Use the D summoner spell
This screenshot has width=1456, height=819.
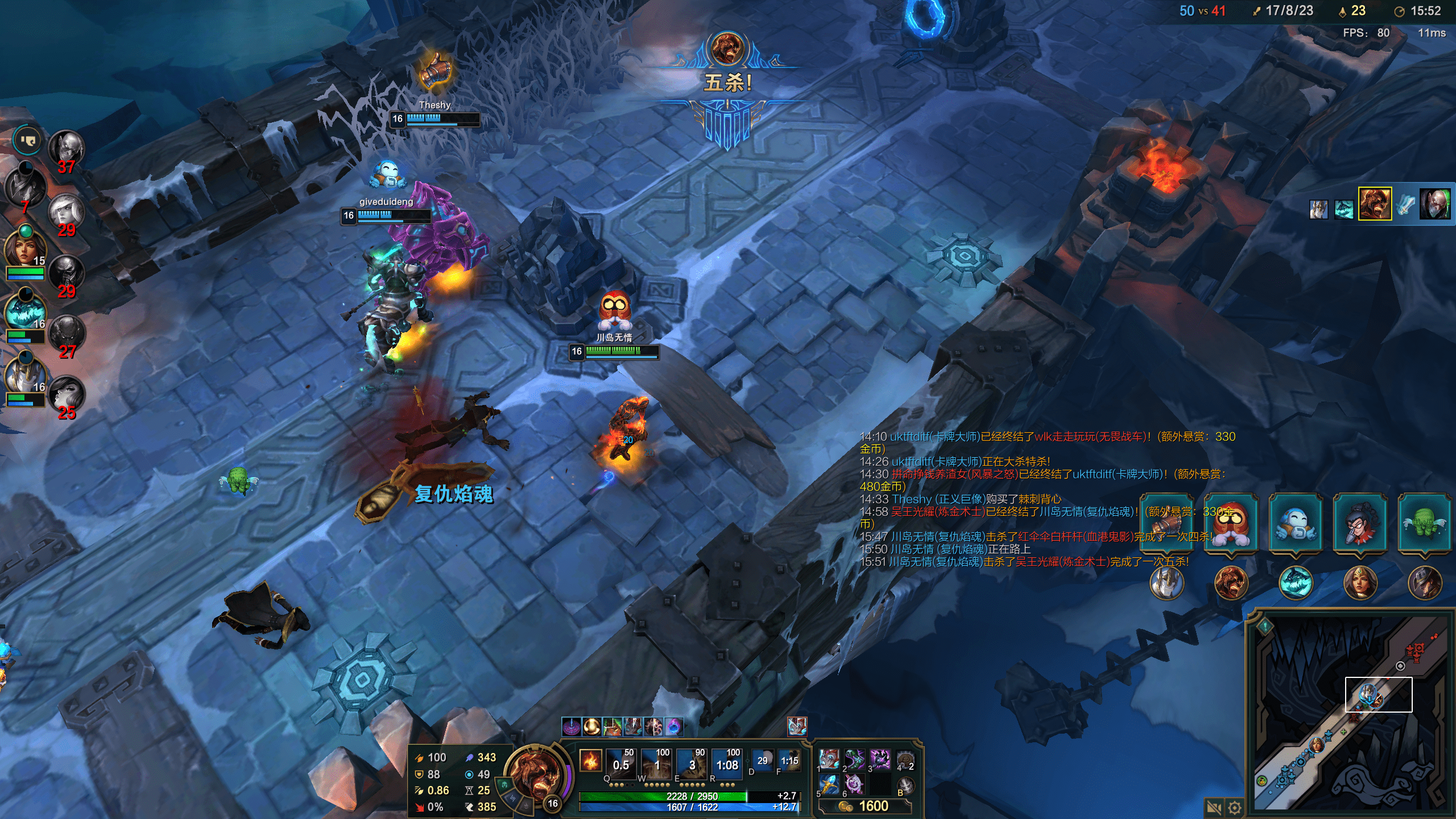coord(762,760)
